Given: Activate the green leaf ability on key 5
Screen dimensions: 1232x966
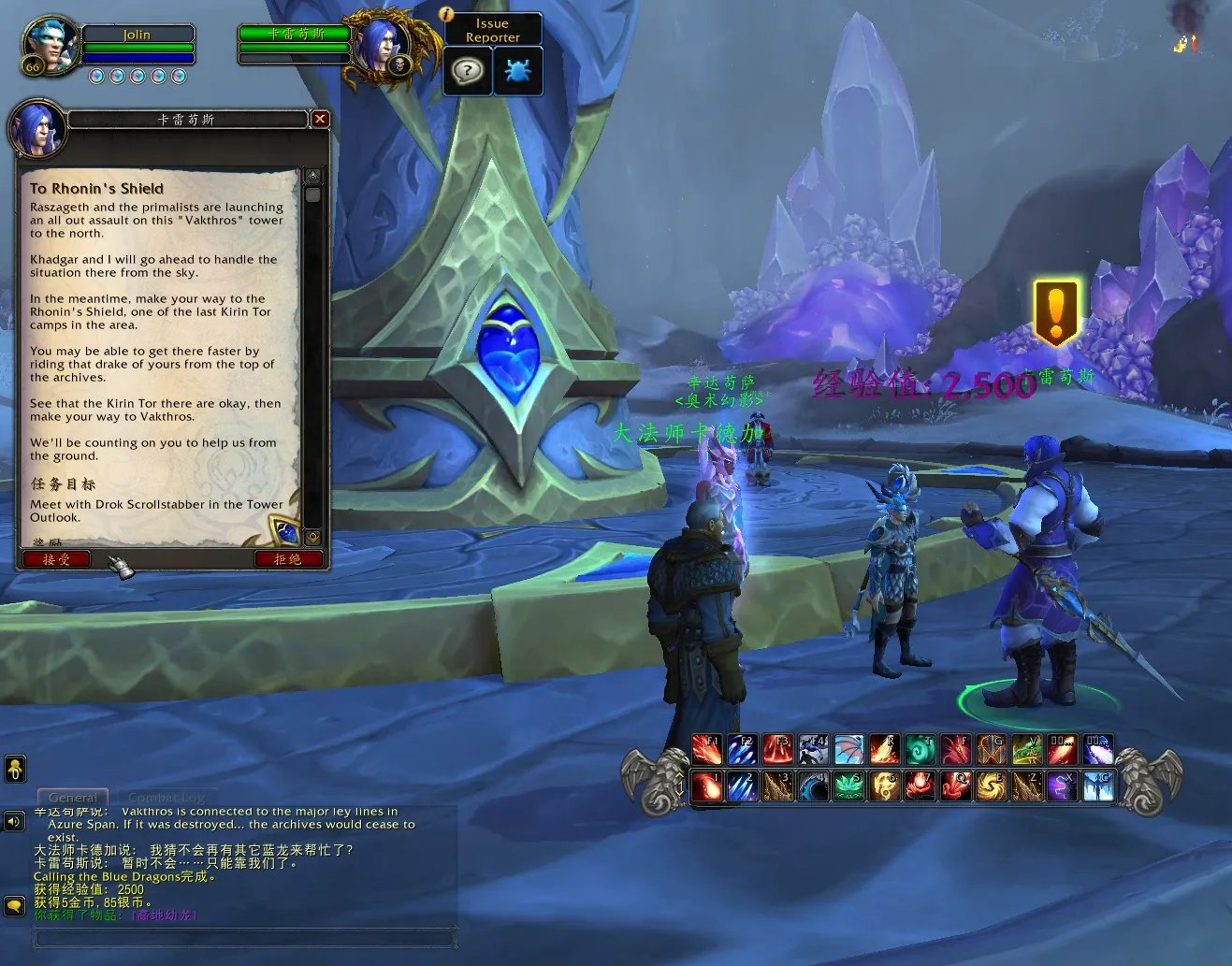Looking at the screenshot, I should (848, 786).
